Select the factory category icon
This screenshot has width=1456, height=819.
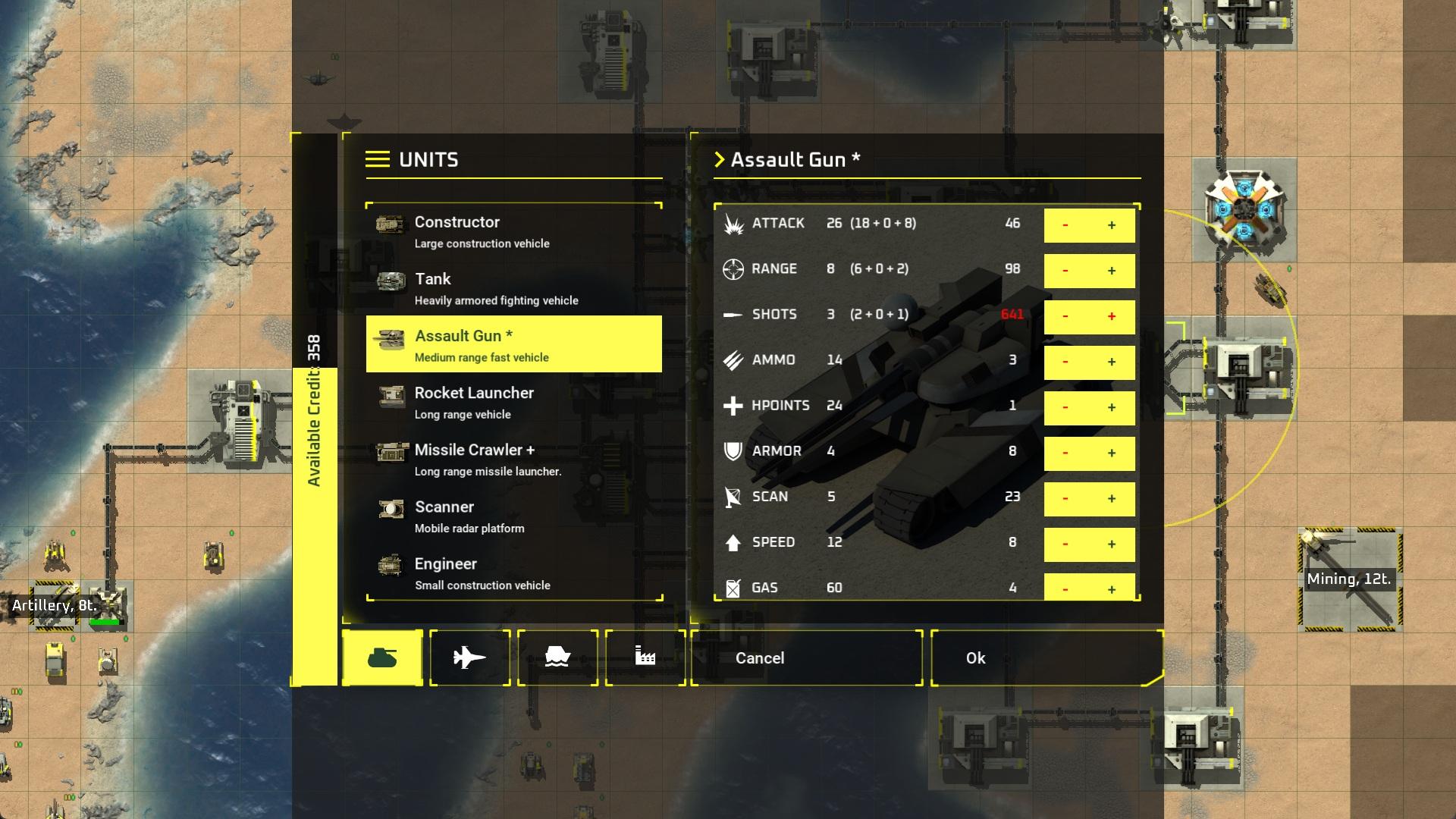645,657
